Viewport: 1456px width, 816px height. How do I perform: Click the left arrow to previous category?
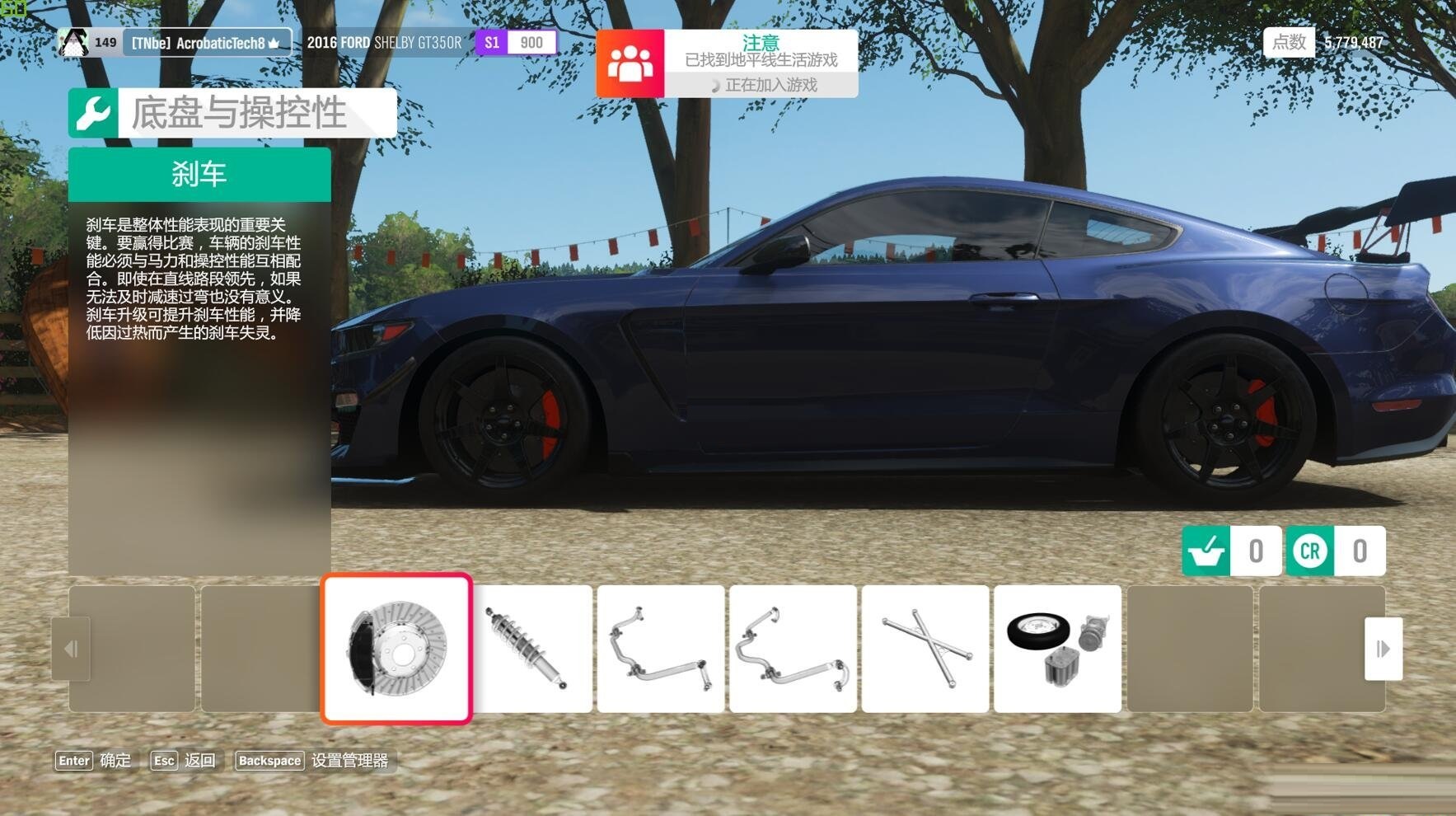click(x=71, y=649)
